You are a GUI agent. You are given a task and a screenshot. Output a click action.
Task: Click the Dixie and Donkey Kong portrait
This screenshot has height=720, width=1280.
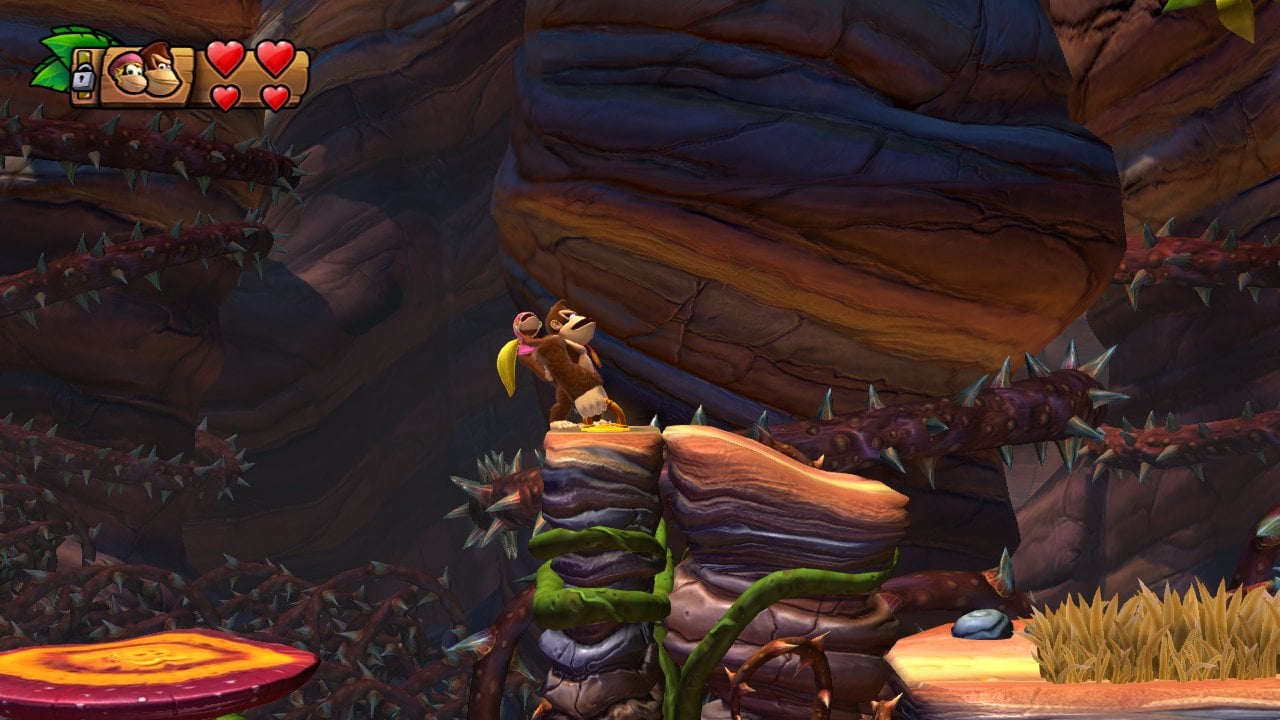coord(146,72)
